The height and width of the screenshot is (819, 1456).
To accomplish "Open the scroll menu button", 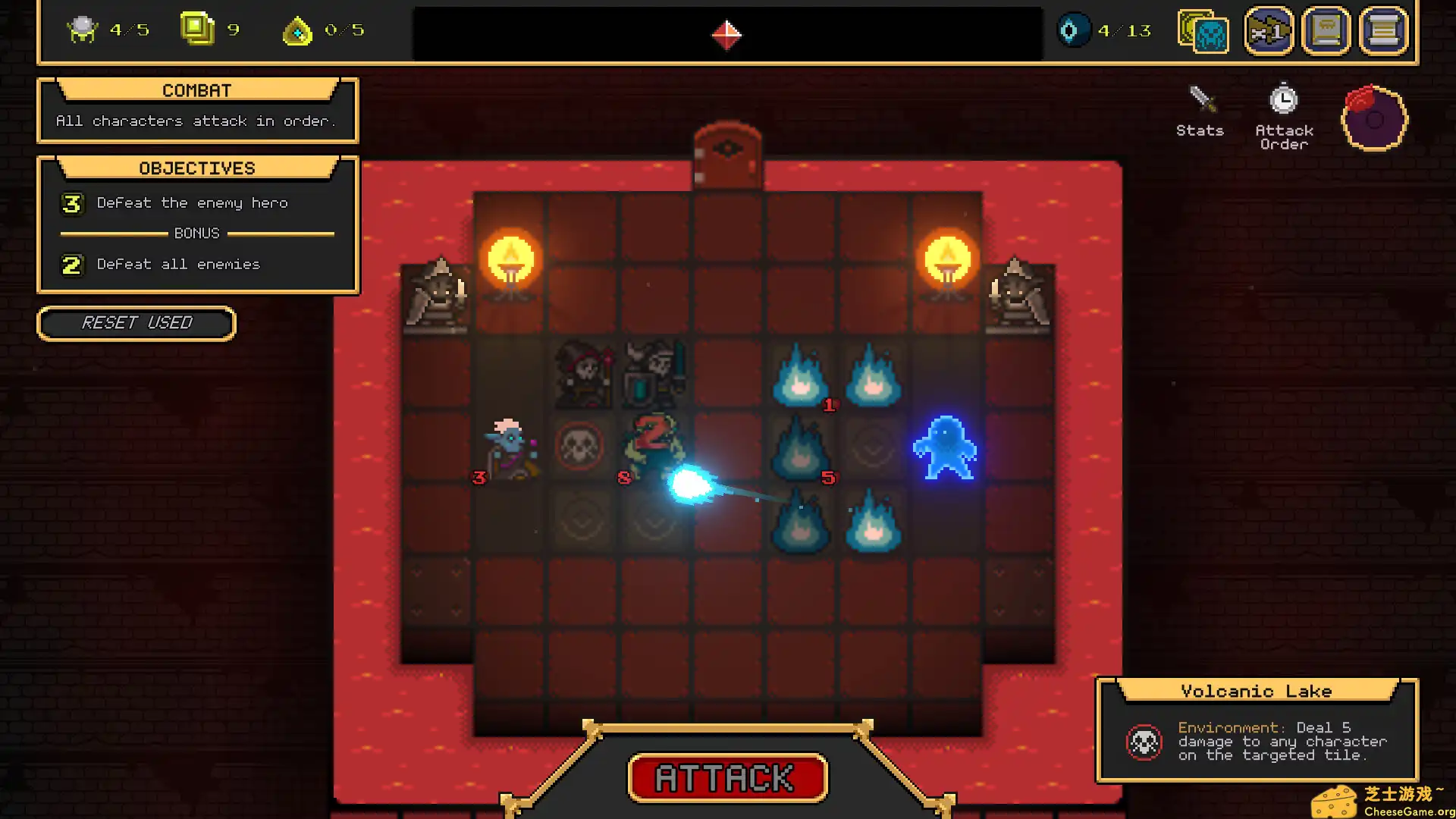I will (1384, 32).
